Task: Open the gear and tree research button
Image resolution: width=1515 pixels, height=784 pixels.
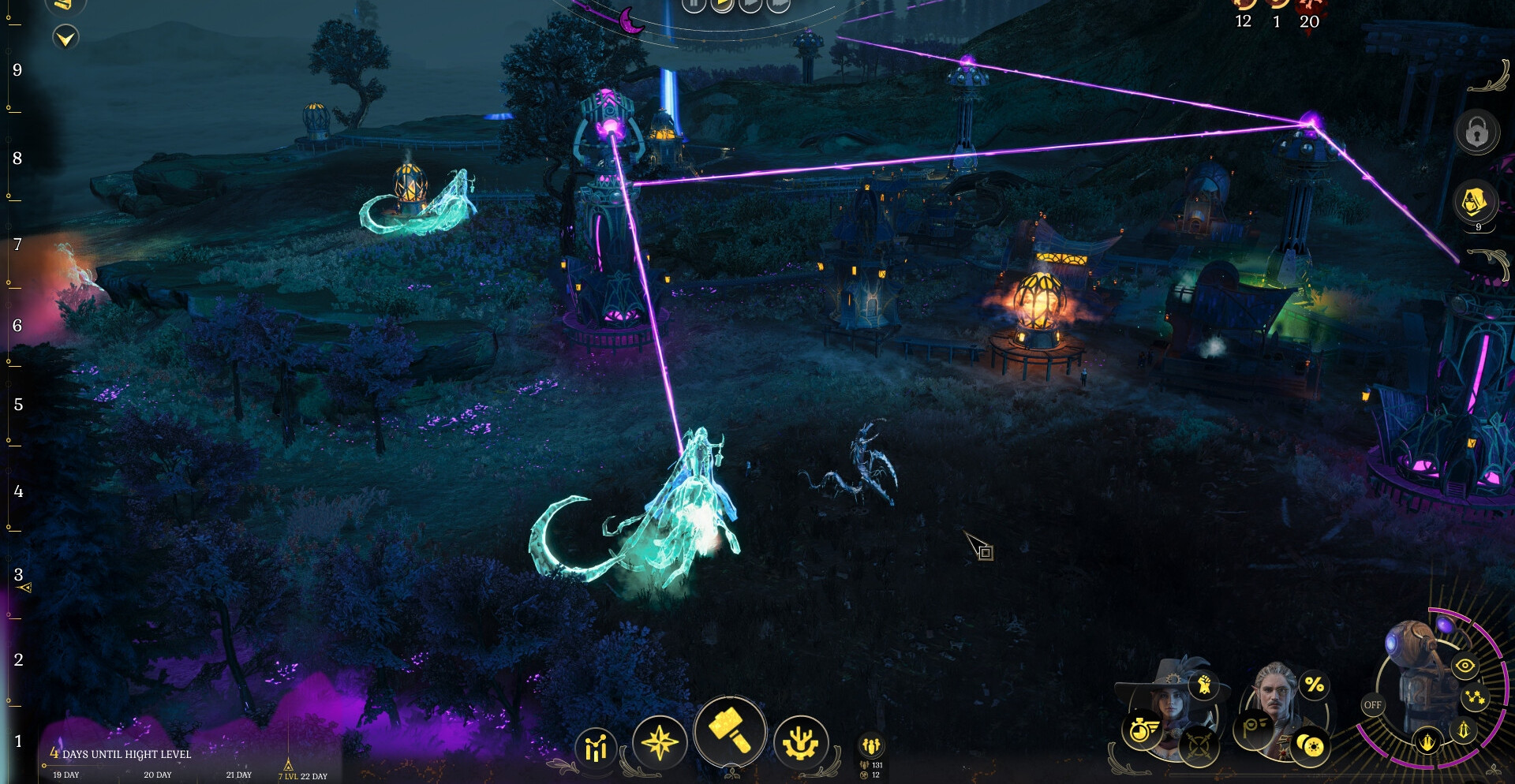Action: point(800,742)
